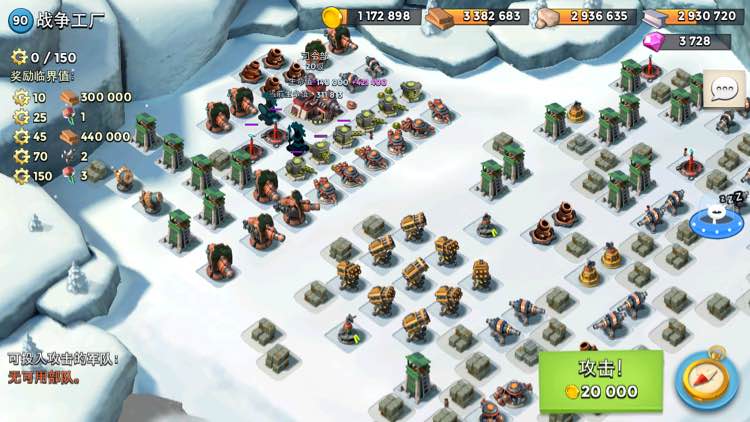Open the chat speech bubble
750x422 pixels.
click(x=723, y=89)
